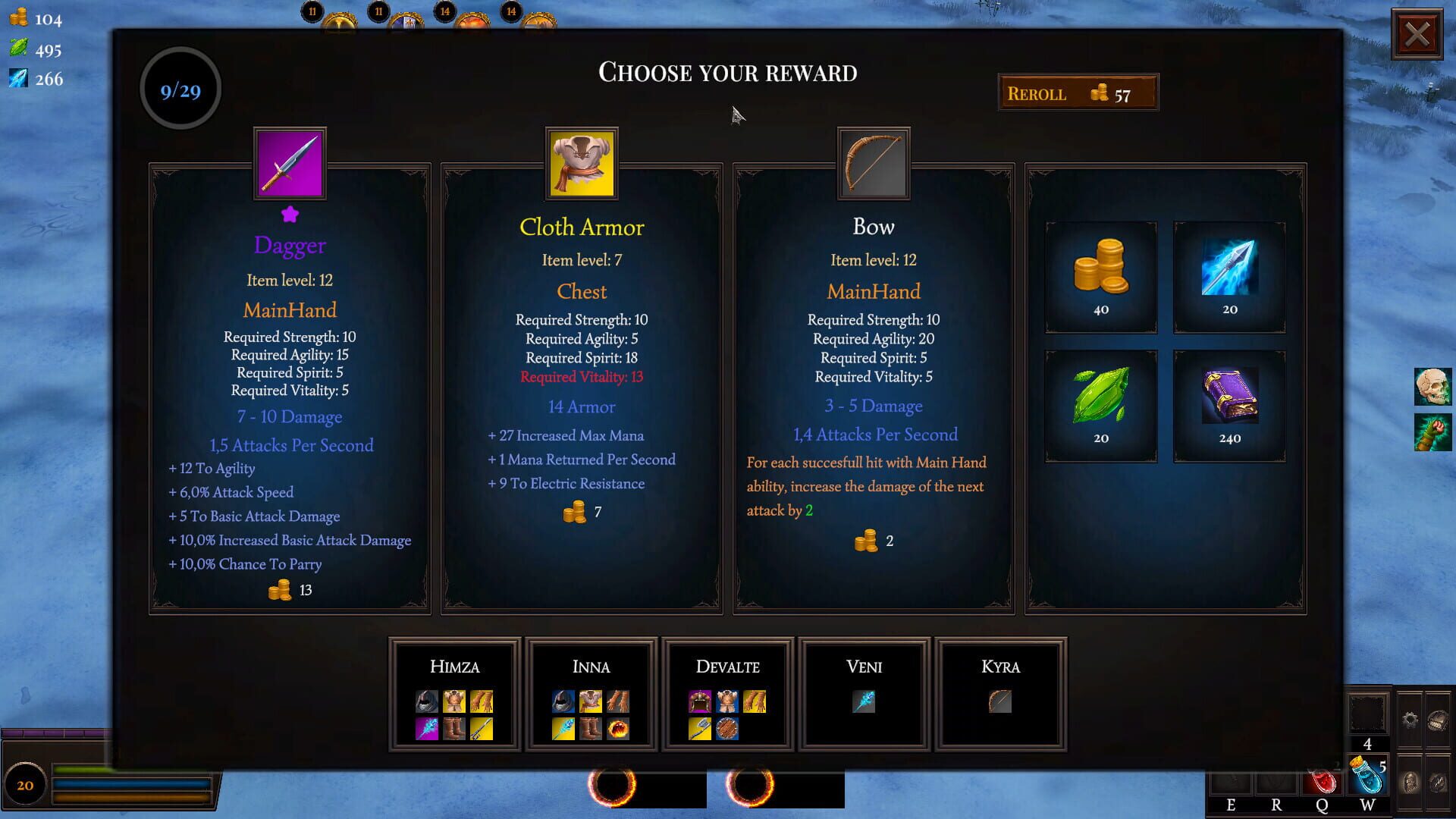Choose the blue spear reward worth 20

tap(1228, 269)
